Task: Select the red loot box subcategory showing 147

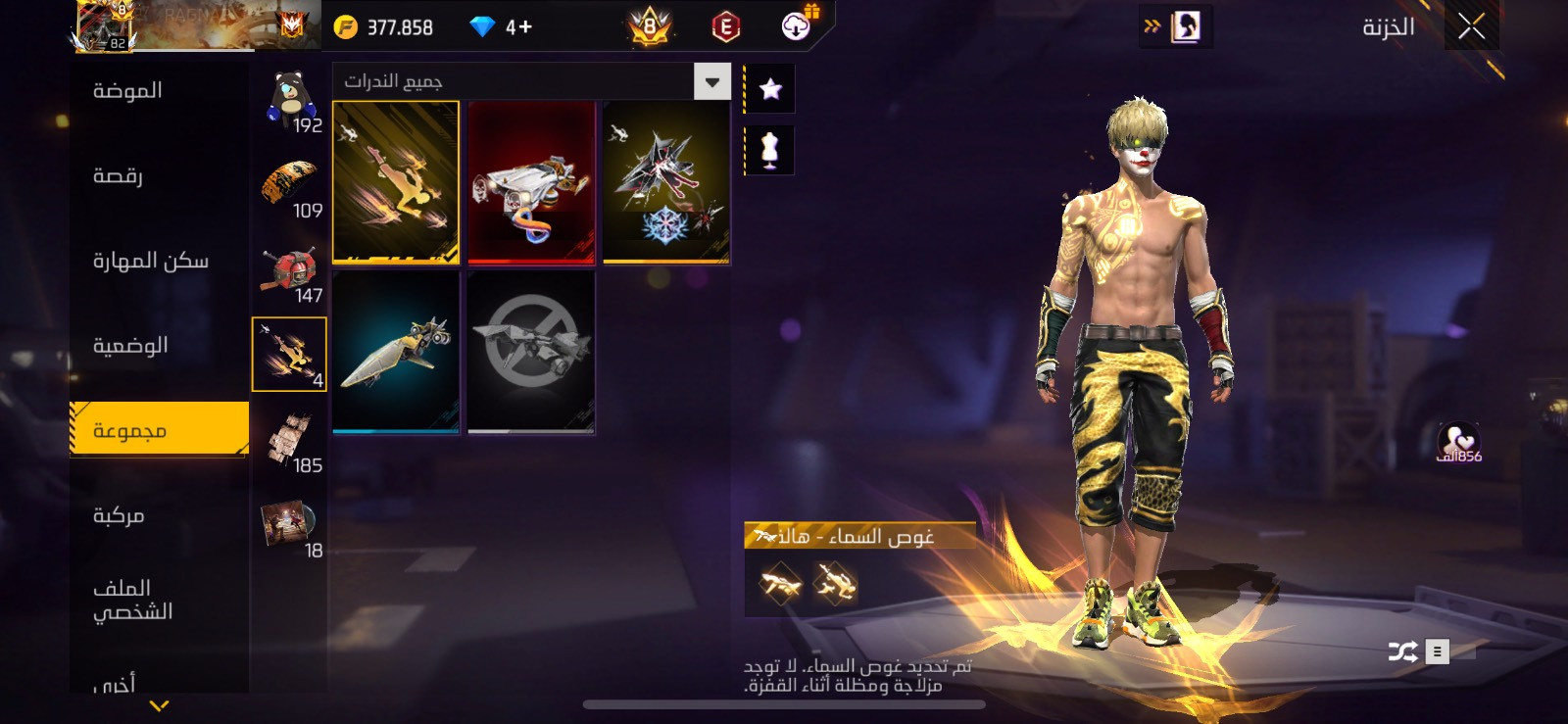Action: pos(290,271)
